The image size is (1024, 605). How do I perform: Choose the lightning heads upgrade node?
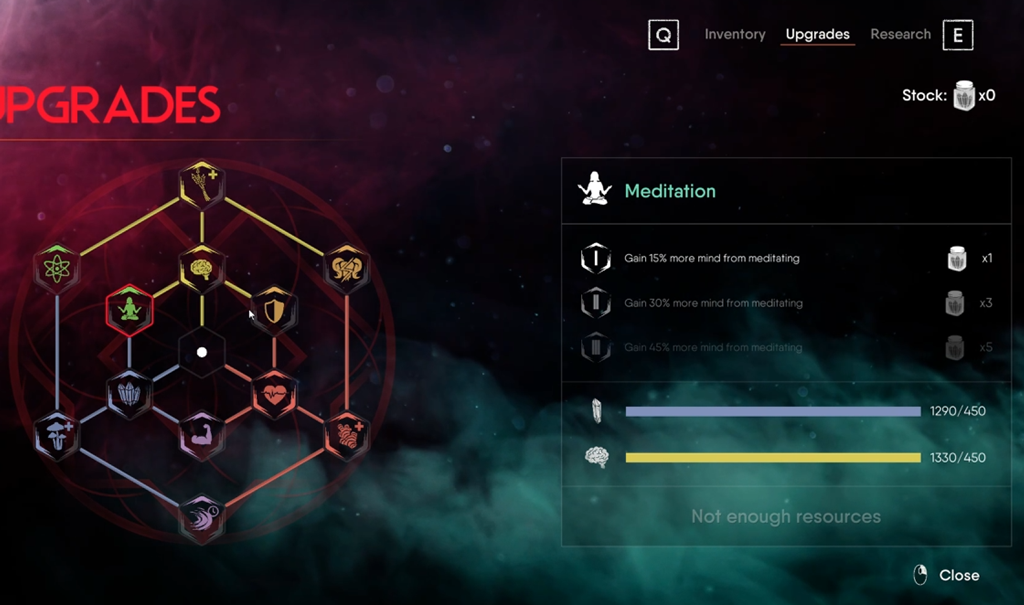(346, 268)
